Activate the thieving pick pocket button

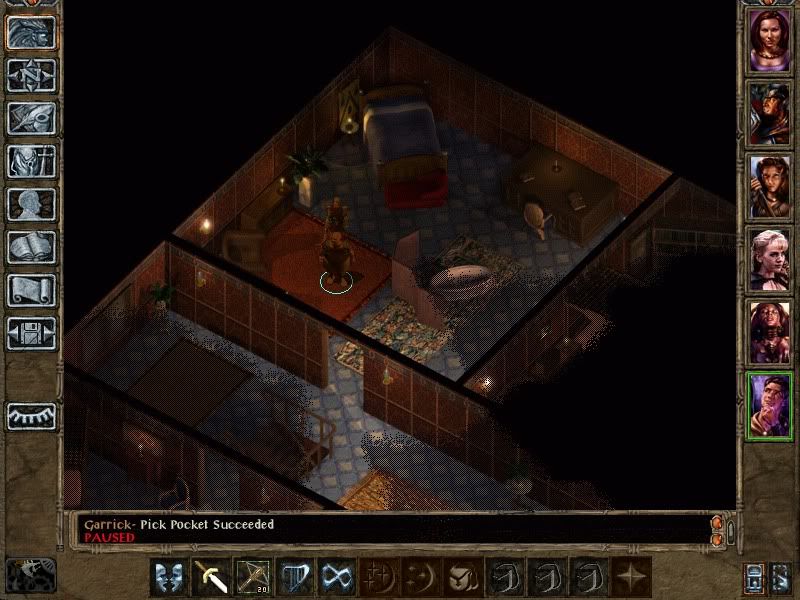pyautogui.click(x=336, y=577)
